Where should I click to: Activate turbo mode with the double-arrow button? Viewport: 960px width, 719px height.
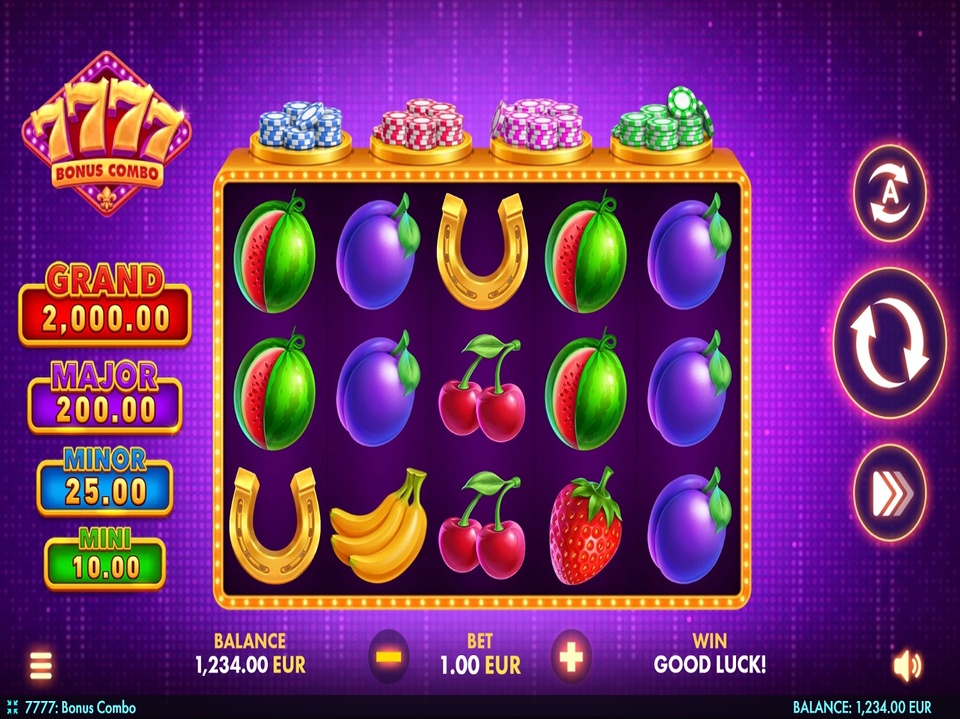point(889,492)
